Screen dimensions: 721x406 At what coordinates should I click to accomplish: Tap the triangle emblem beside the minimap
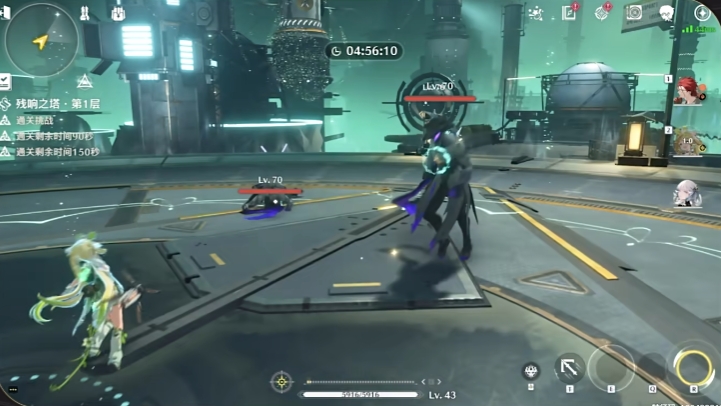tap(85, 80)
